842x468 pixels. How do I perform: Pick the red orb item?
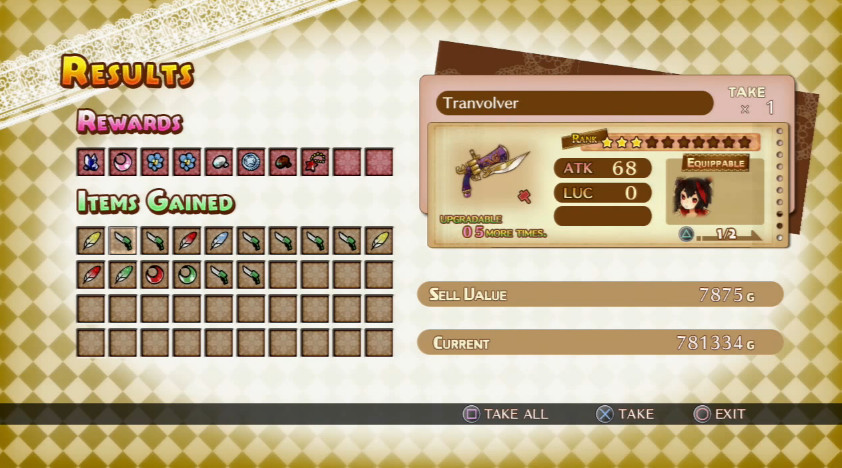(155, 274)
